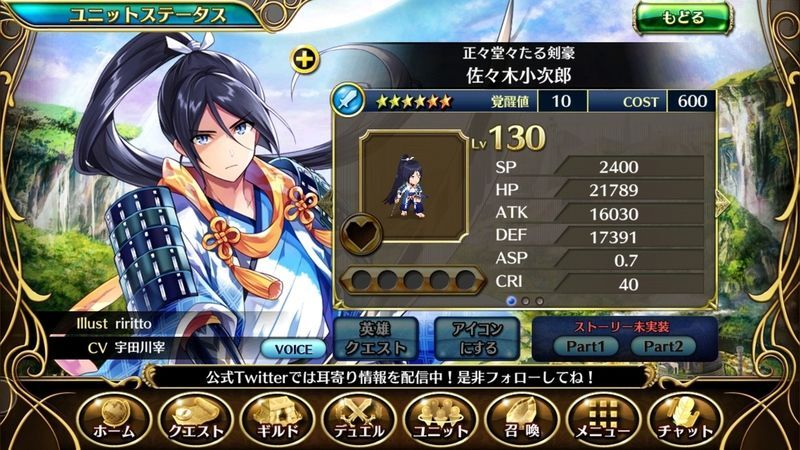Open the メニュー main menu

pyautogui.click(x=603, y=418)
